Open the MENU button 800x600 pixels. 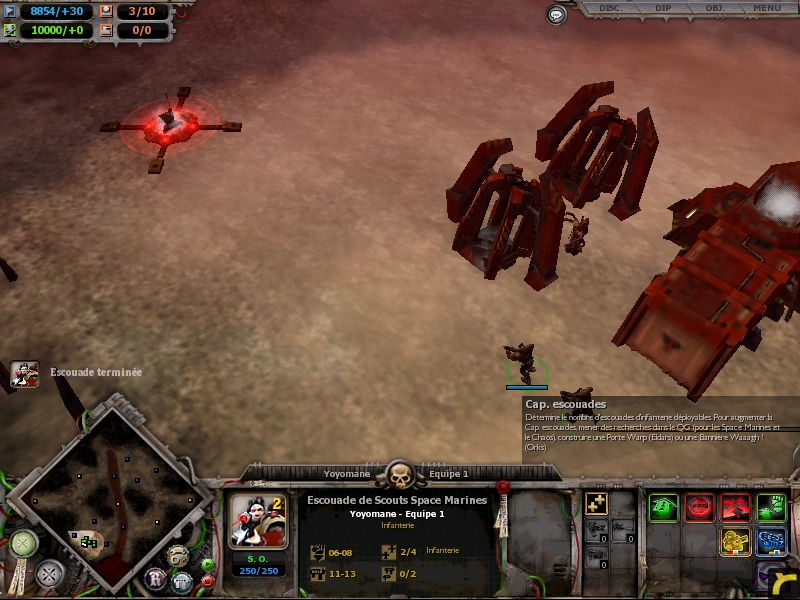click(x=767, y=8)
